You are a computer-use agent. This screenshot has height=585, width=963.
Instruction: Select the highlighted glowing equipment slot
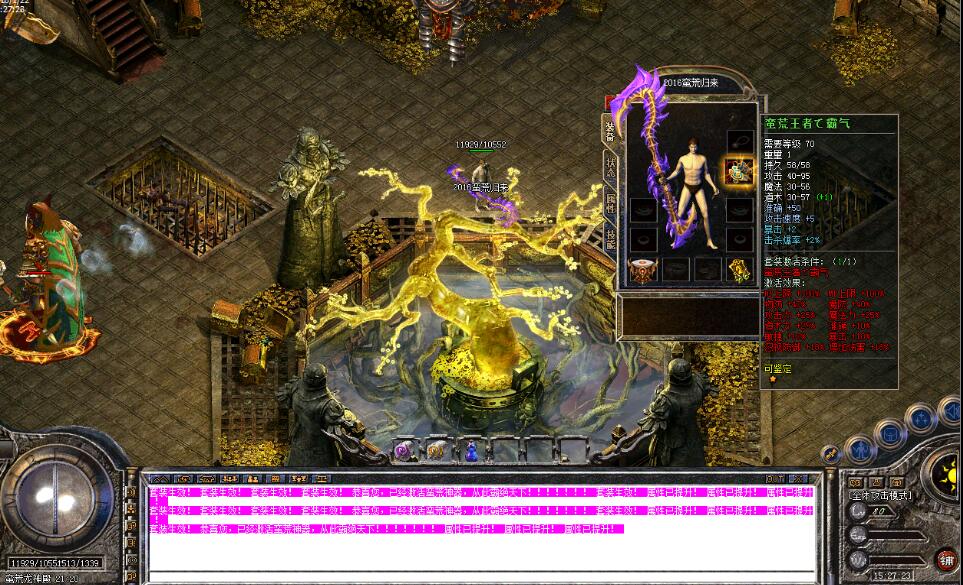(x=738, y=170)
